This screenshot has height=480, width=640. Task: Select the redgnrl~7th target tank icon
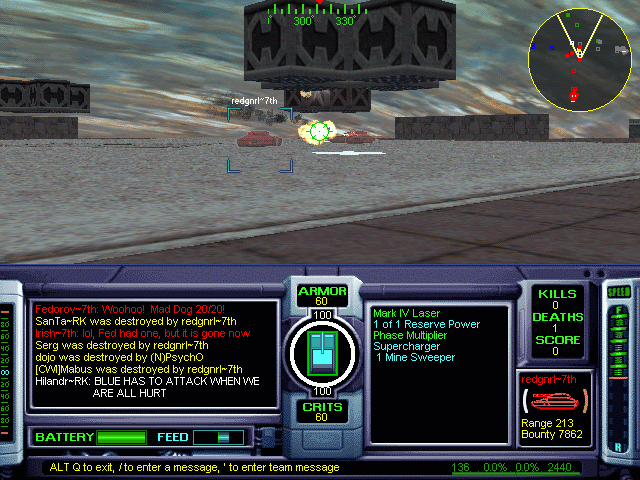click(x=551, y=400)
